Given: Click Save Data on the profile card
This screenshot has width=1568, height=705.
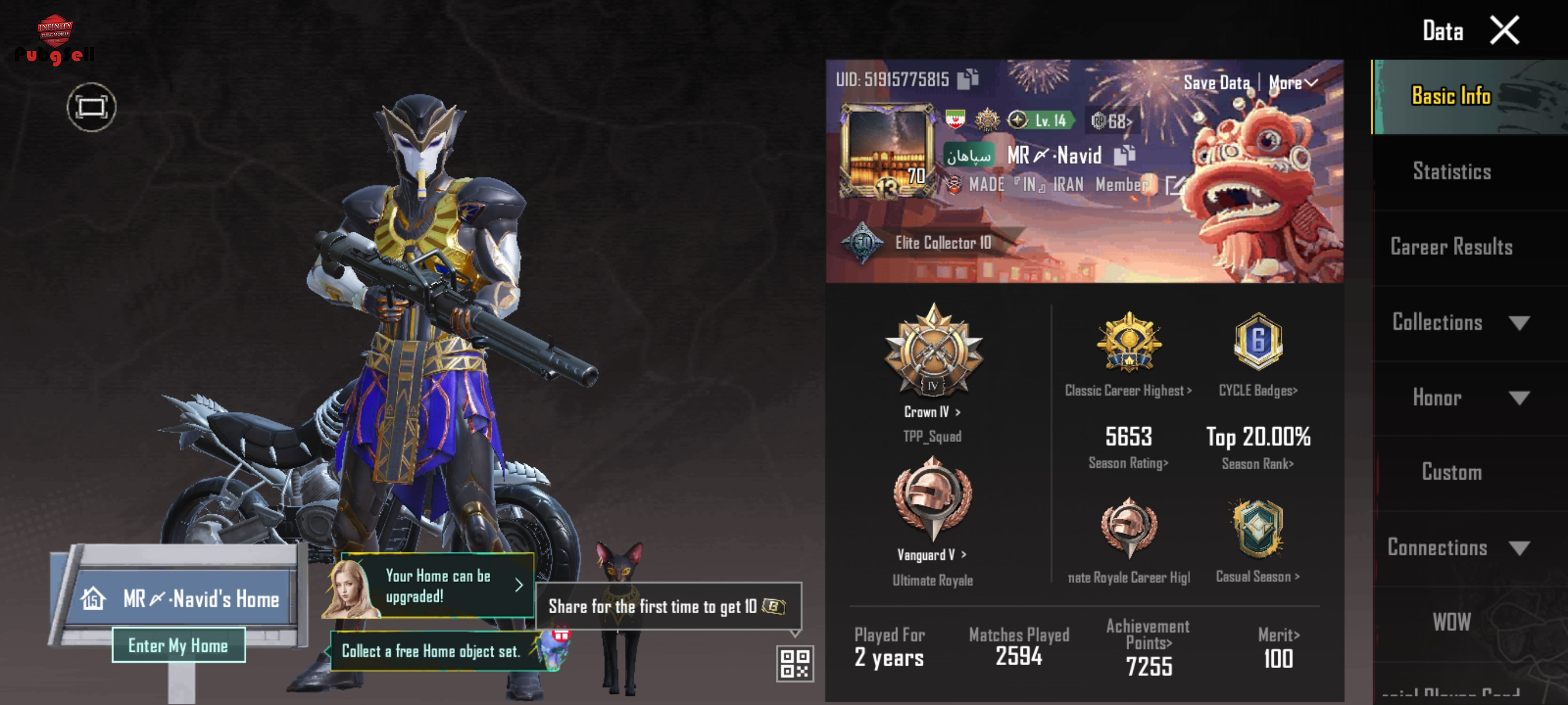Looking at the screenshot, I should coord(1216,83).
